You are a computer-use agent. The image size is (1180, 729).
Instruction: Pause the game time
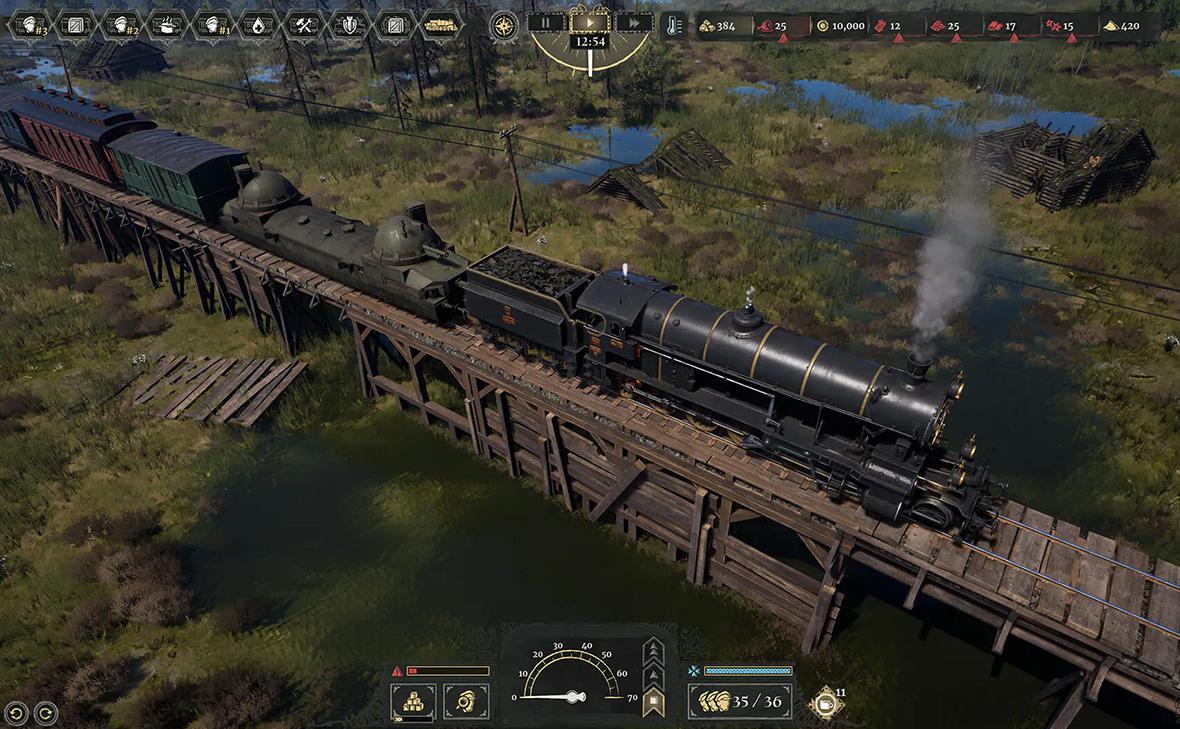[x=546, y=22]
